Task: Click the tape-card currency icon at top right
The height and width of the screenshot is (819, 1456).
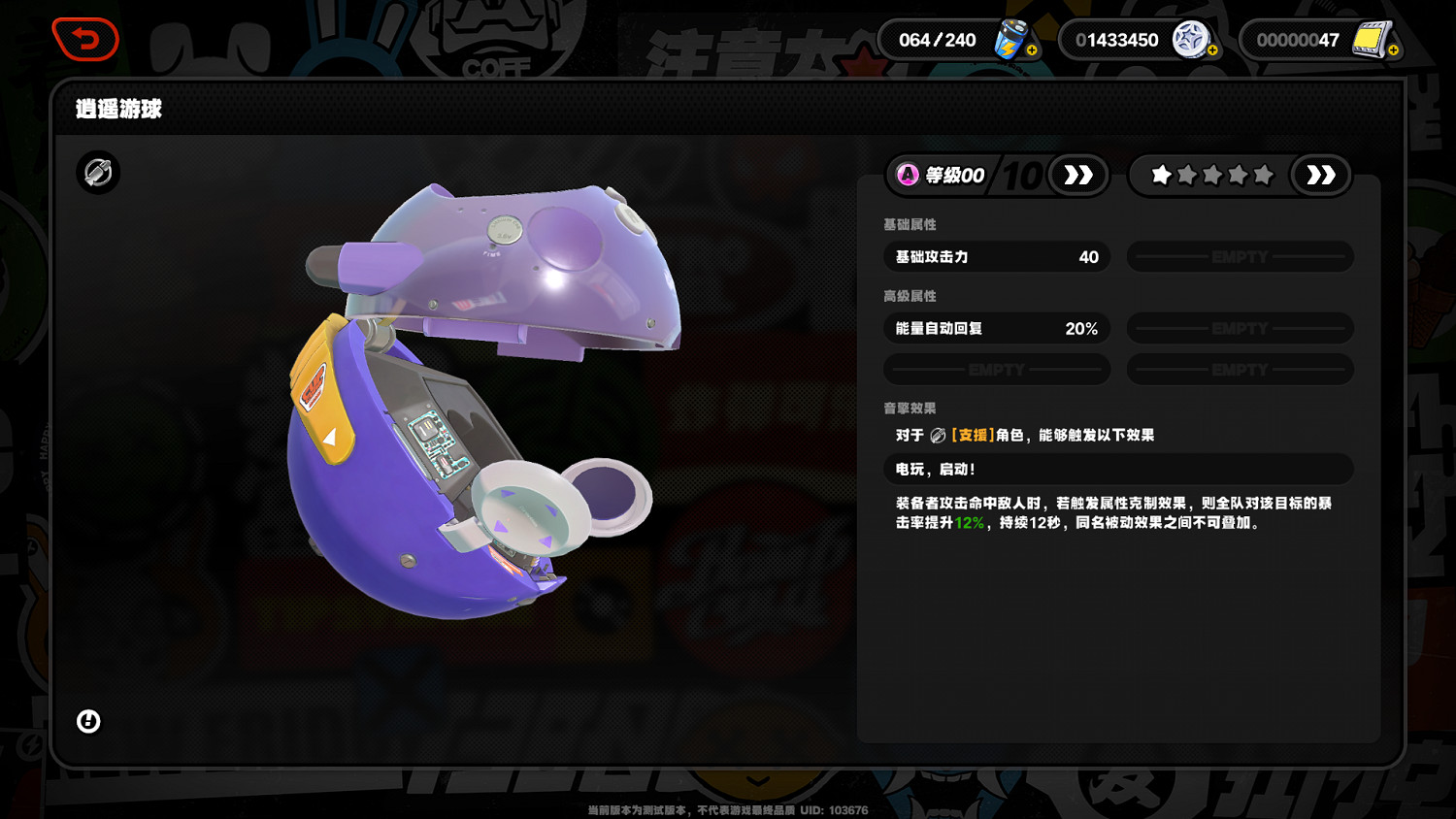Action: [1371, 40]
